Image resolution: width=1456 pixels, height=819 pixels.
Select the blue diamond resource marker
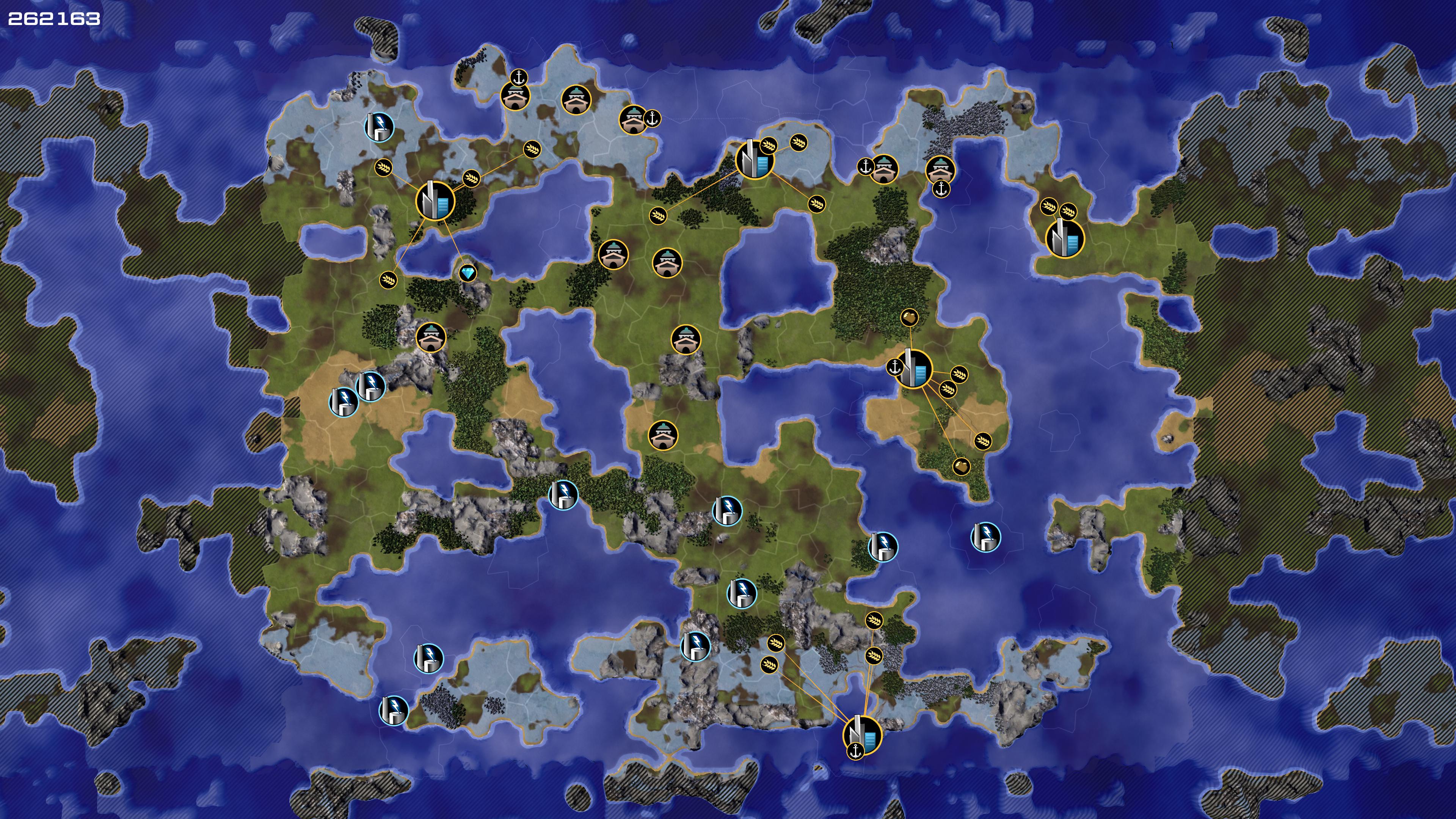[x=468, y=274]
